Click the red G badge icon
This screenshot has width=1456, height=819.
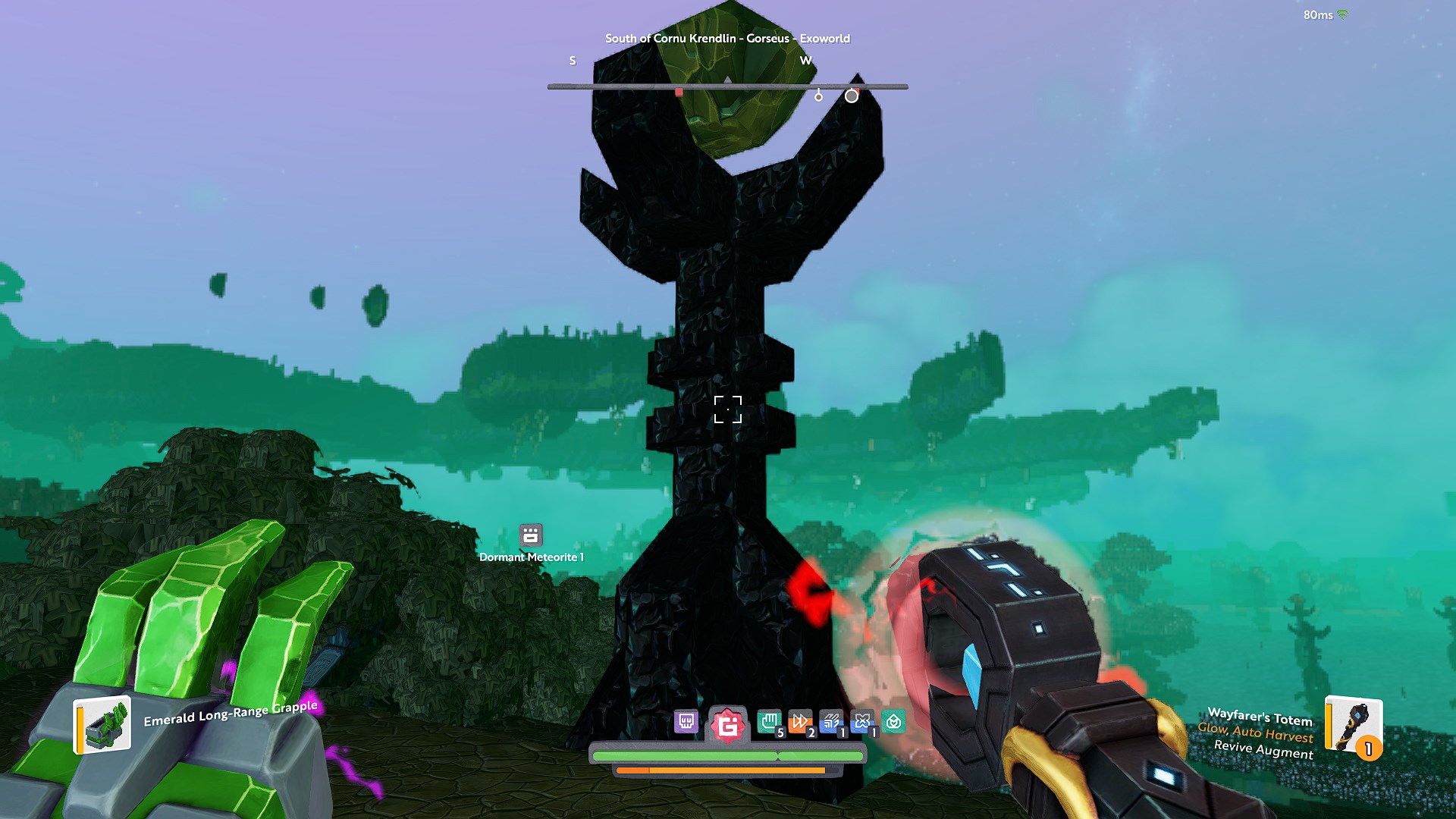[728, 726]
